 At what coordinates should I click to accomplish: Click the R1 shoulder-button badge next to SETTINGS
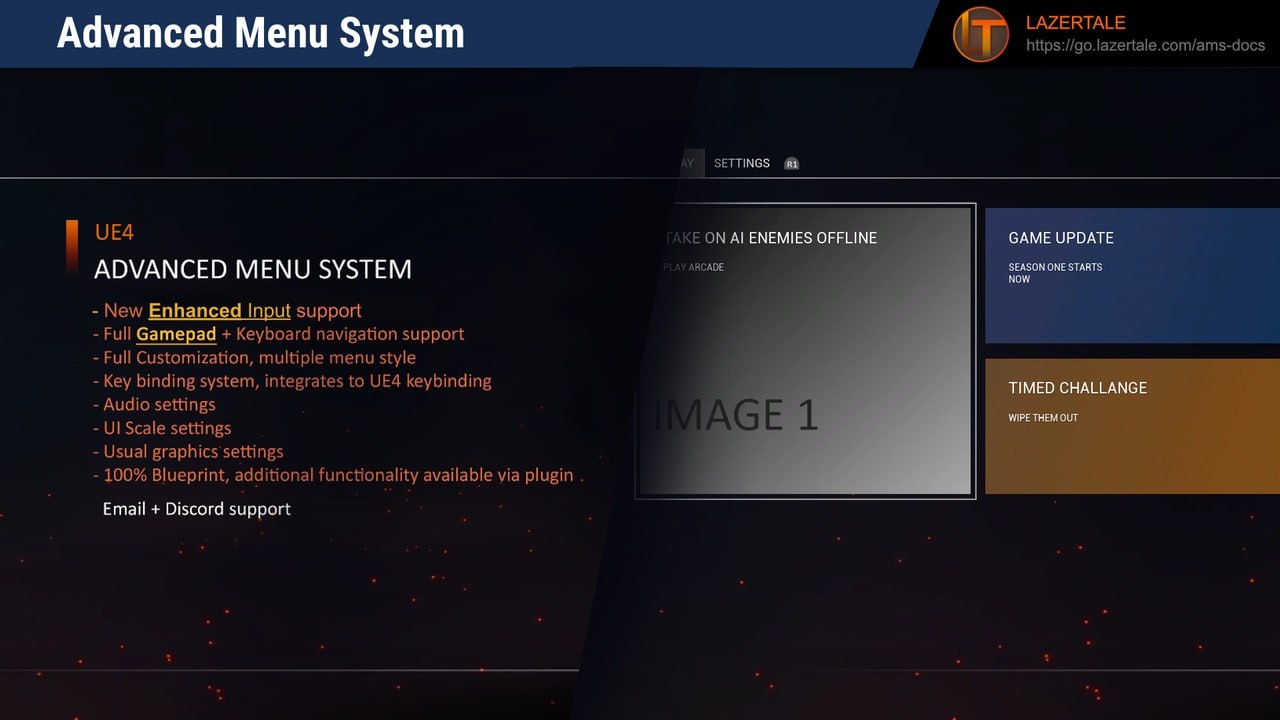point(791,163)
